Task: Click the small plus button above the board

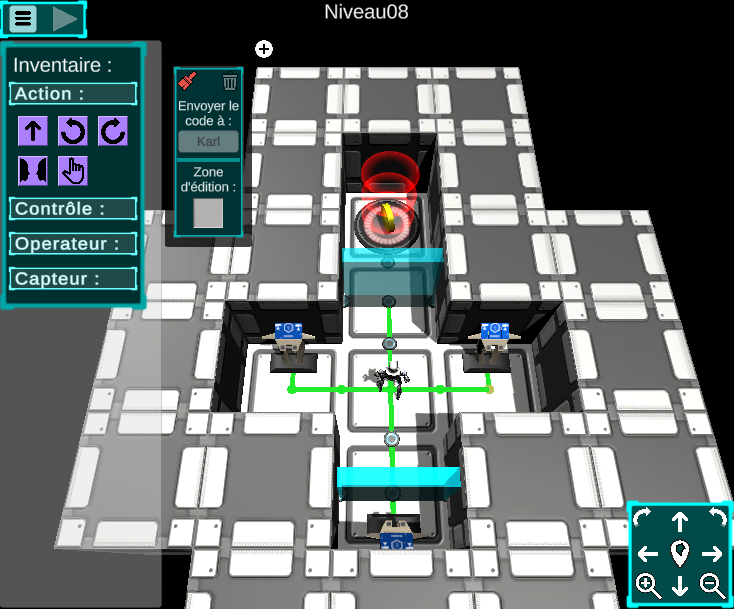Action: pyautogui.click(x=264, y=48)
